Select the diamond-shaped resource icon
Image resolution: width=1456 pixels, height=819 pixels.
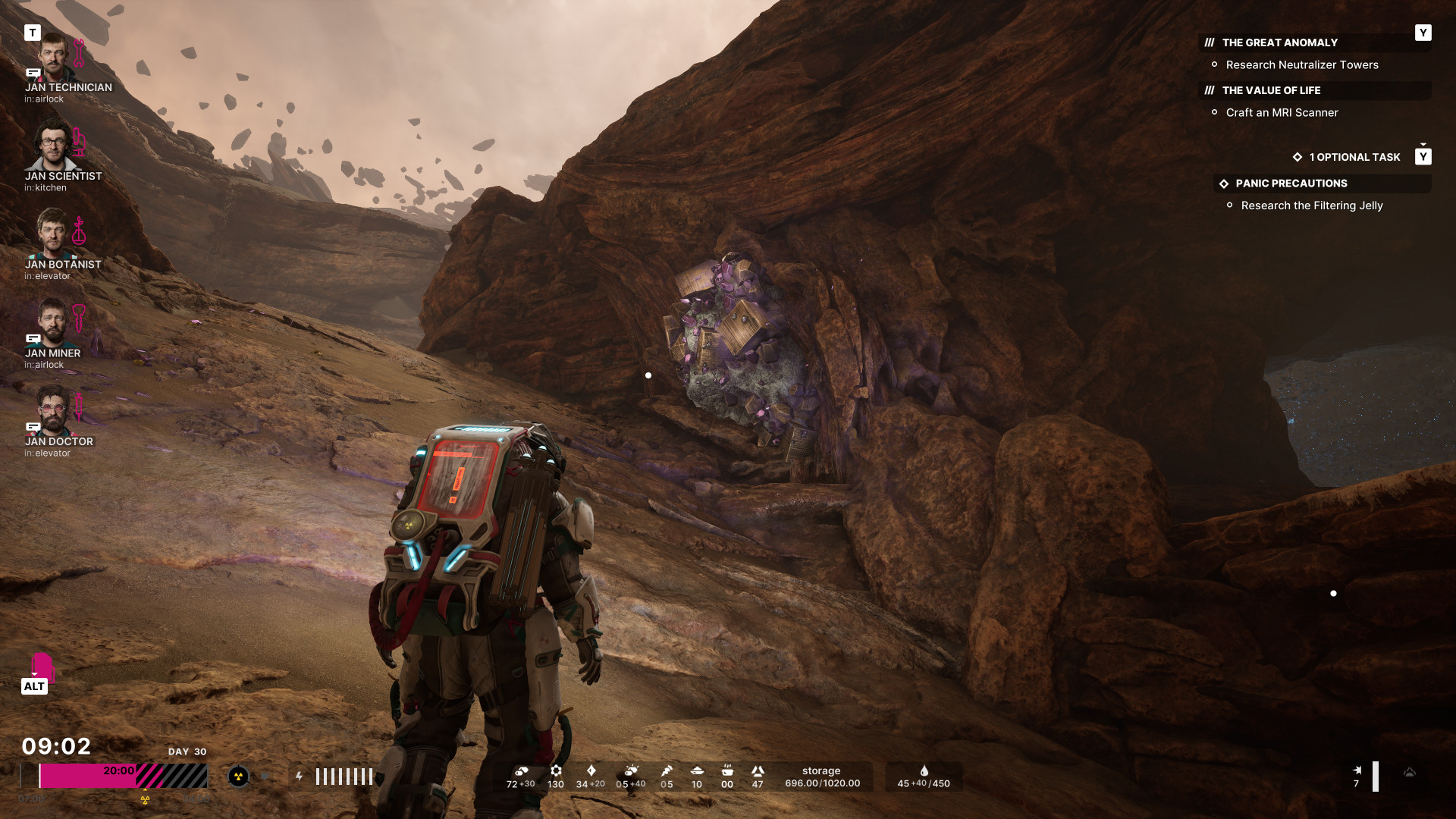click(x=591, y=770)
